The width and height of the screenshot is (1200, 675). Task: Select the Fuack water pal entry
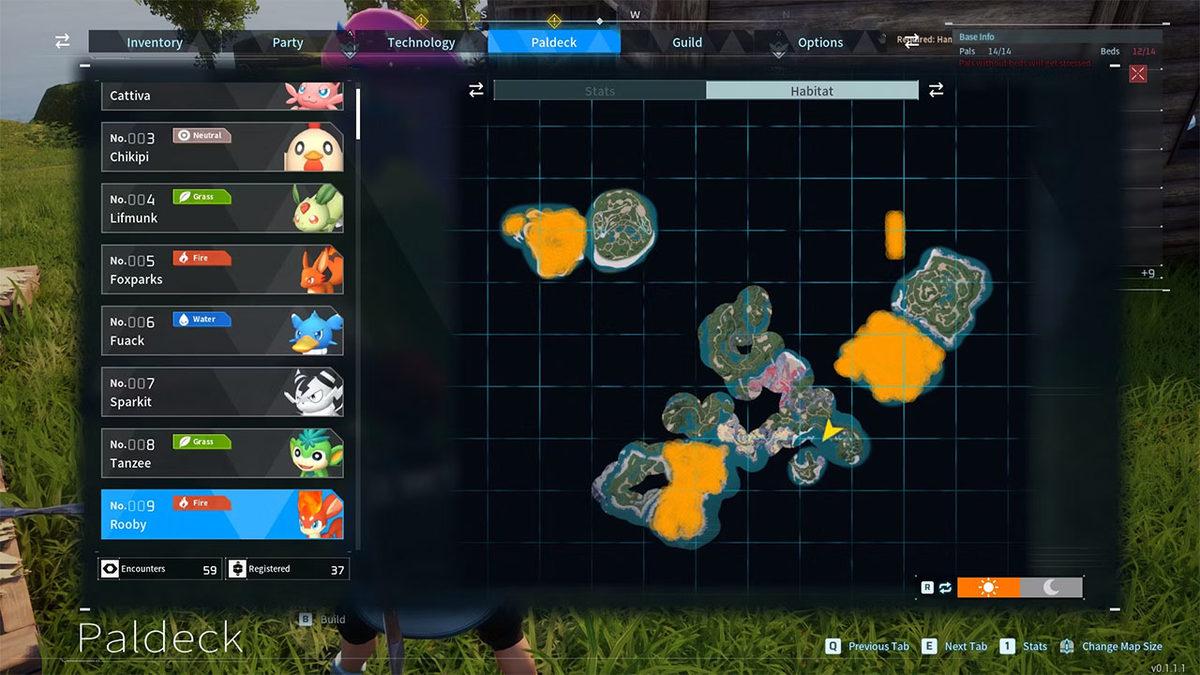tap(222, 330)
